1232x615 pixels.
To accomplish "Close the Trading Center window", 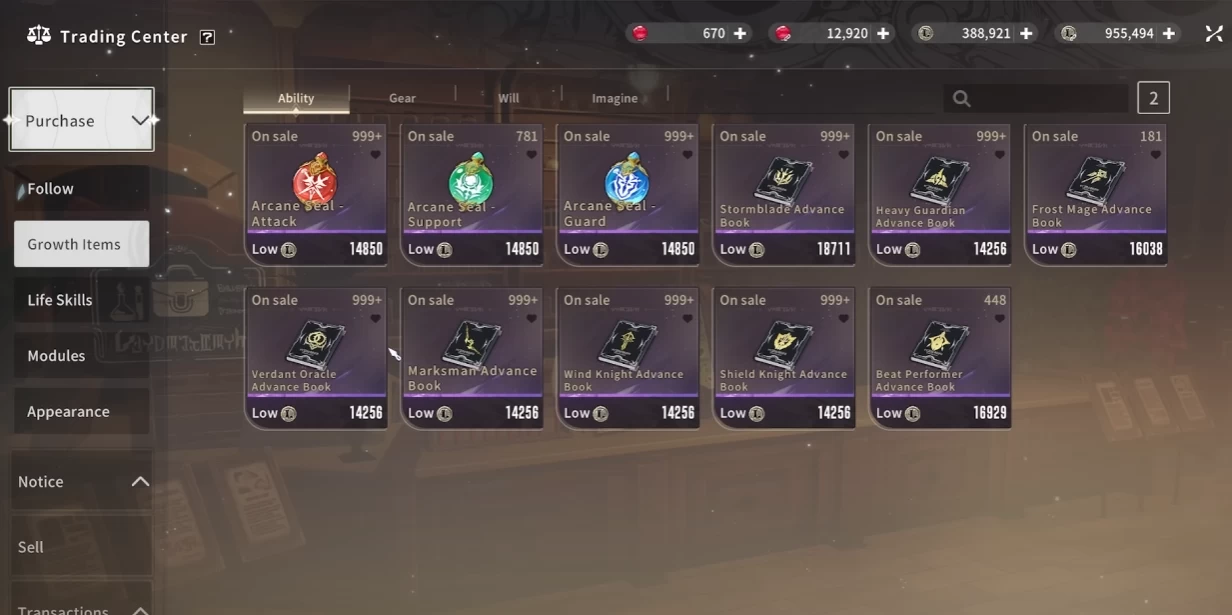I will click(1214, 34).
